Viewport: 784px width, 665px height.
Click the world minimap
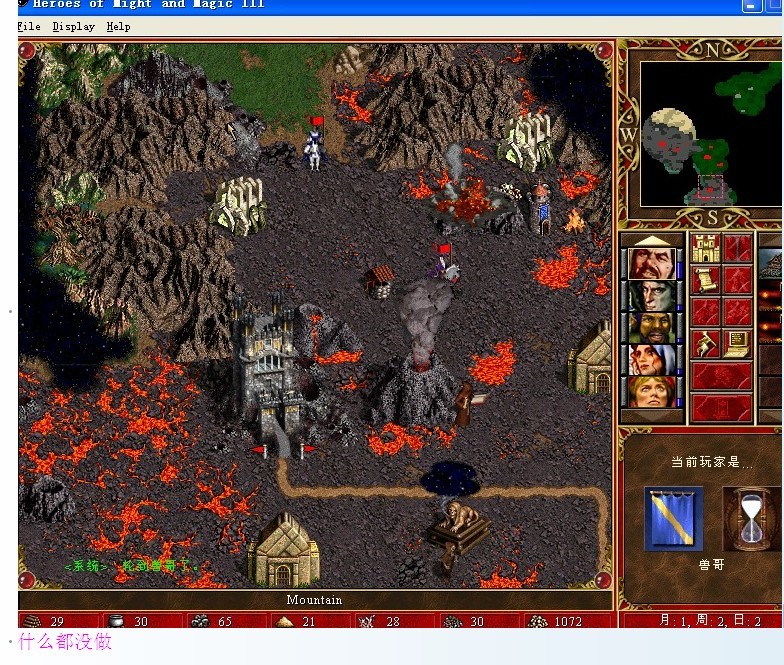(x=710, y=133)
